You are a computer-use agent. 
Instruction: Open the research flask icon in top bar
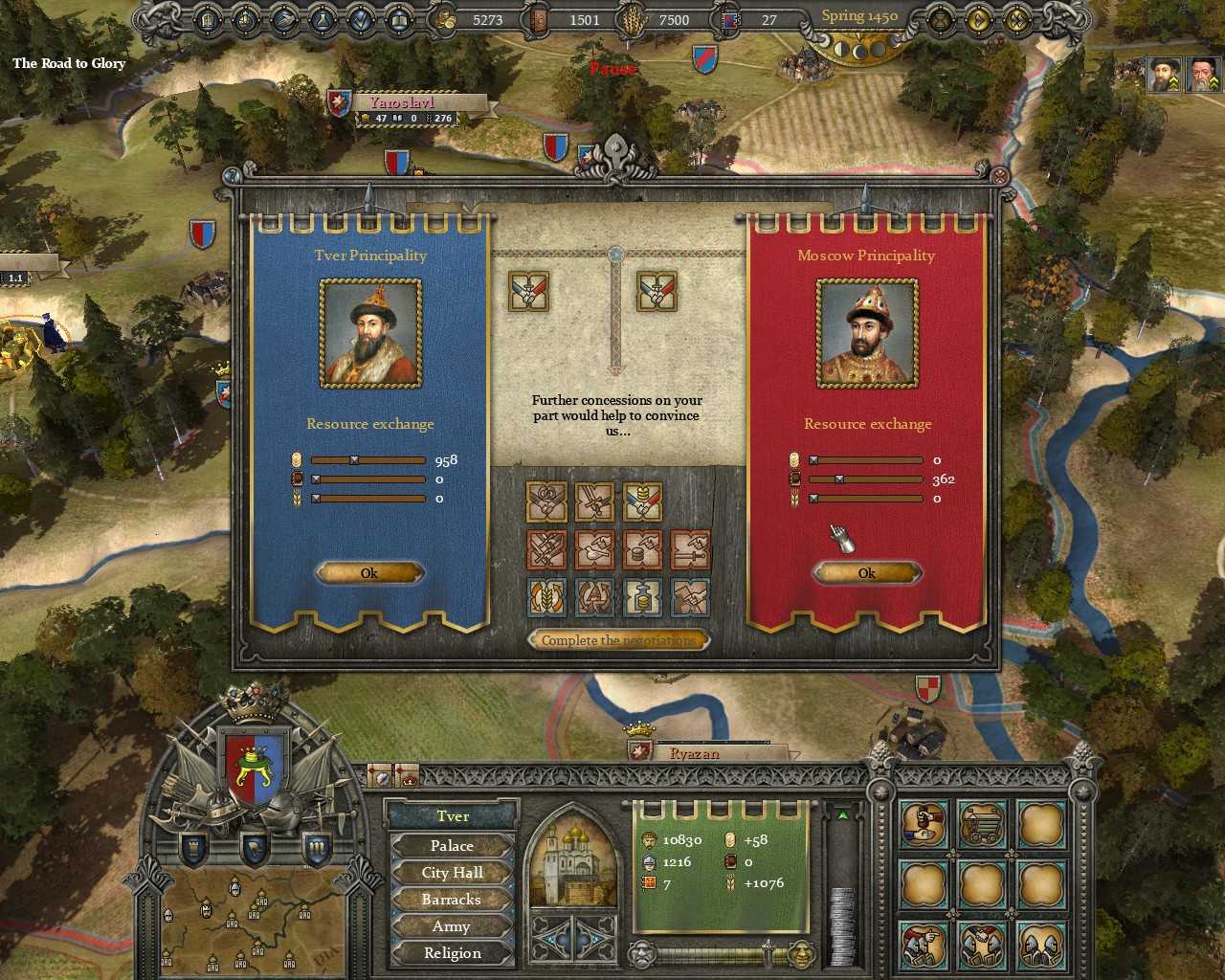click(321, 19)
